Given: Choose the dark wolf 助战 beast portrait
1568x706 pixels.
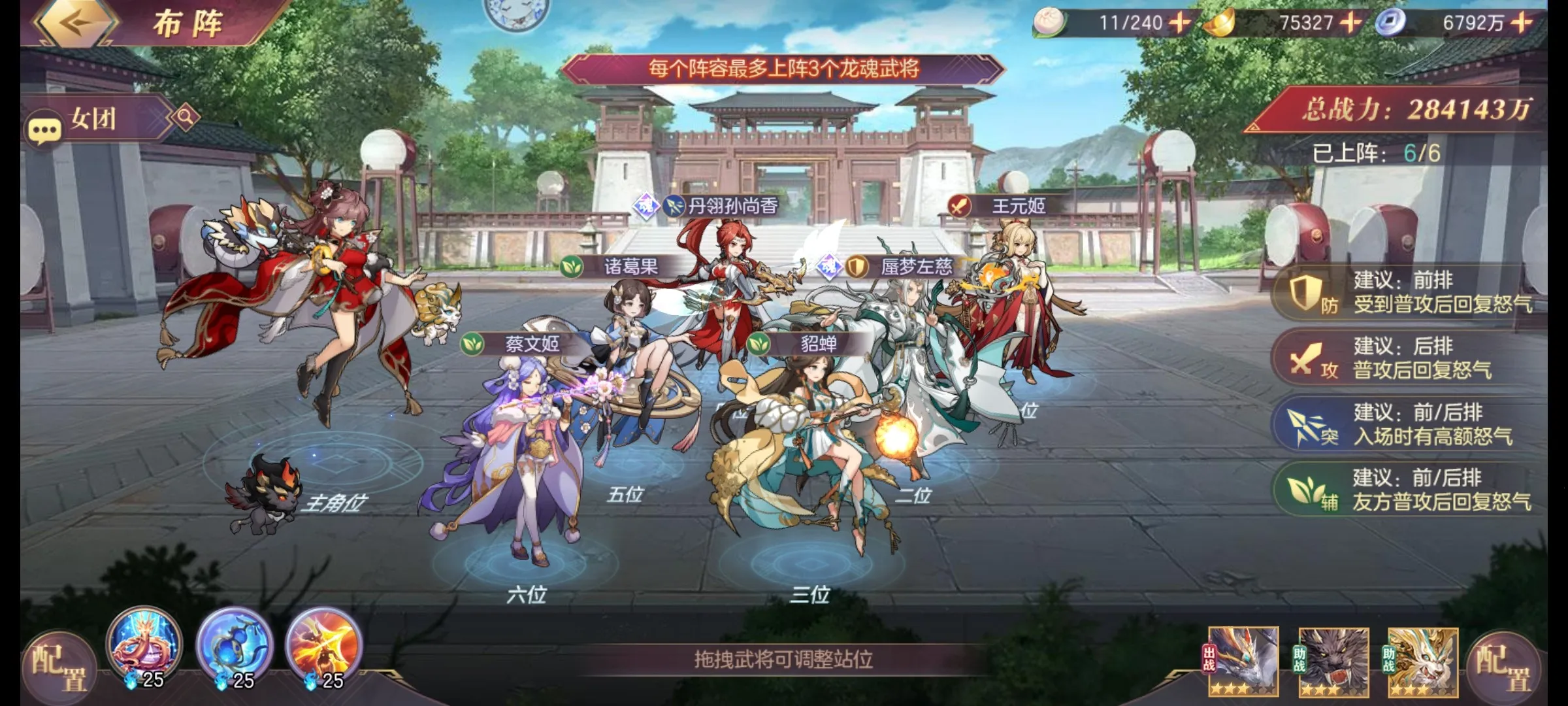Looking at the screenshot, I should 1333,662.
